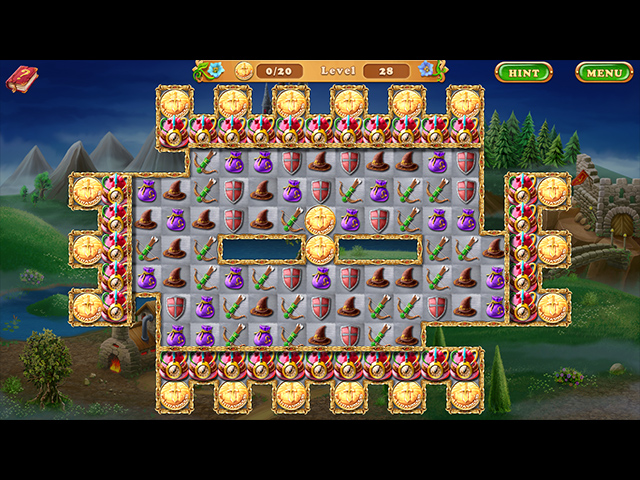
Task: Open the red spellbook icon
Action: (x=21, y=79)
